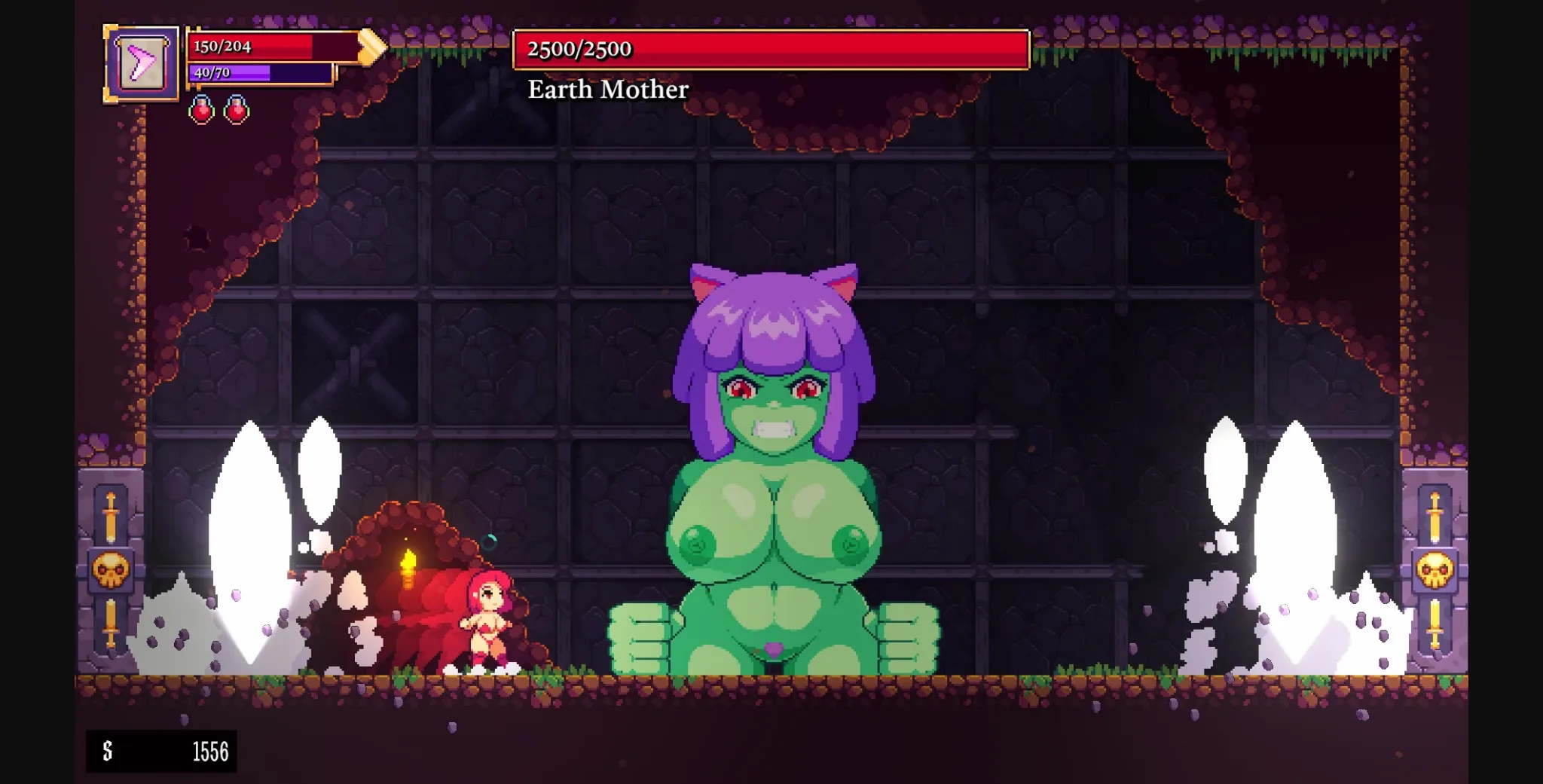Click the upper dagger on the left pillar
This screenshot has height=784, width=1543.
point(110,516)
